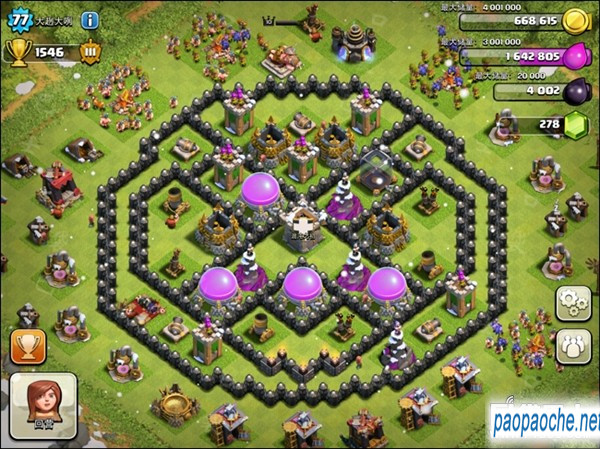The height and width of the screenshot is (449, 600).
Task: Open the gear settings button
Action: tap(574, 302)
